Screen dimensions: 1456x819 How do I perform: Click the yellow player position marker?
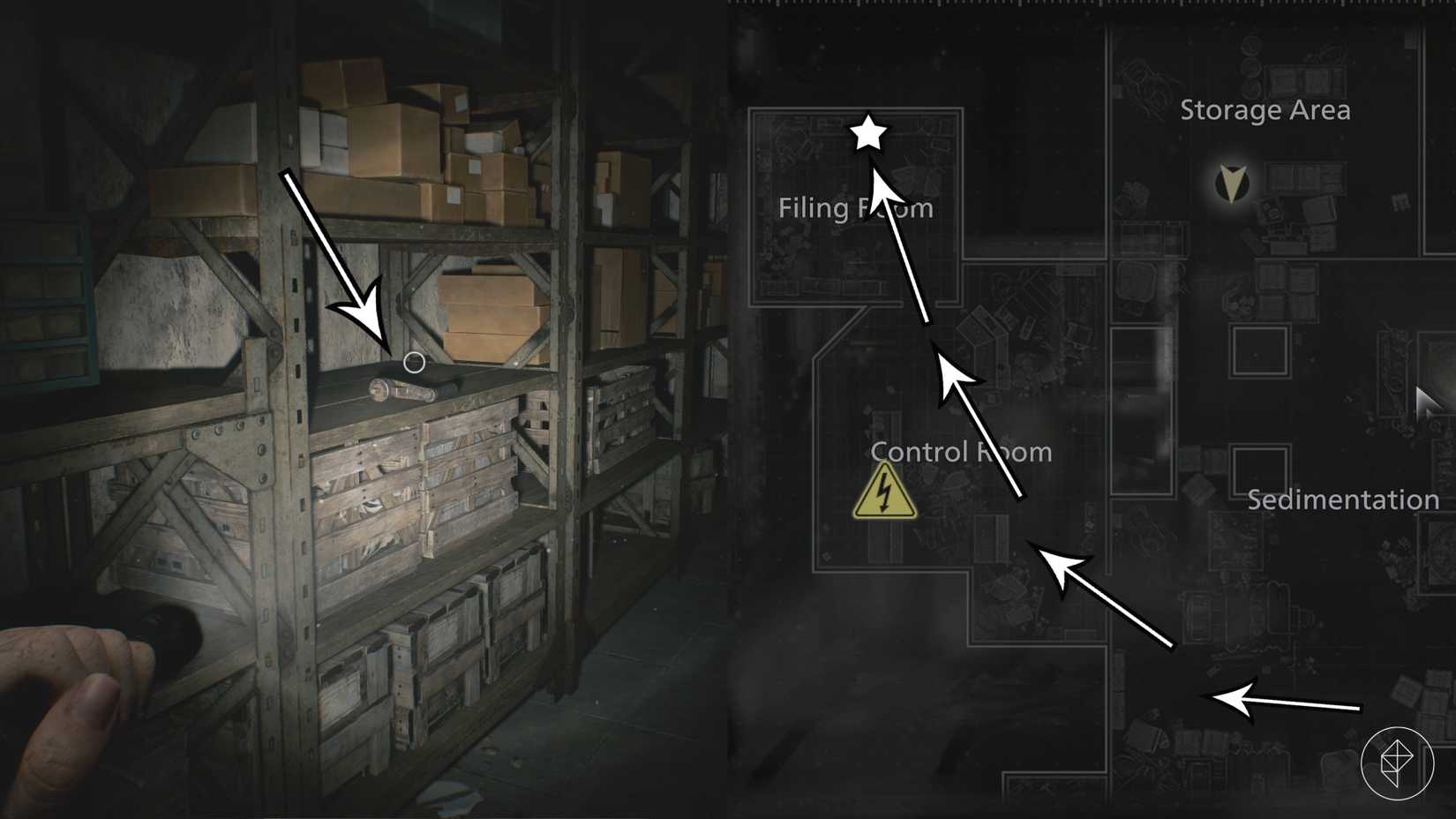pos(1232,183)
